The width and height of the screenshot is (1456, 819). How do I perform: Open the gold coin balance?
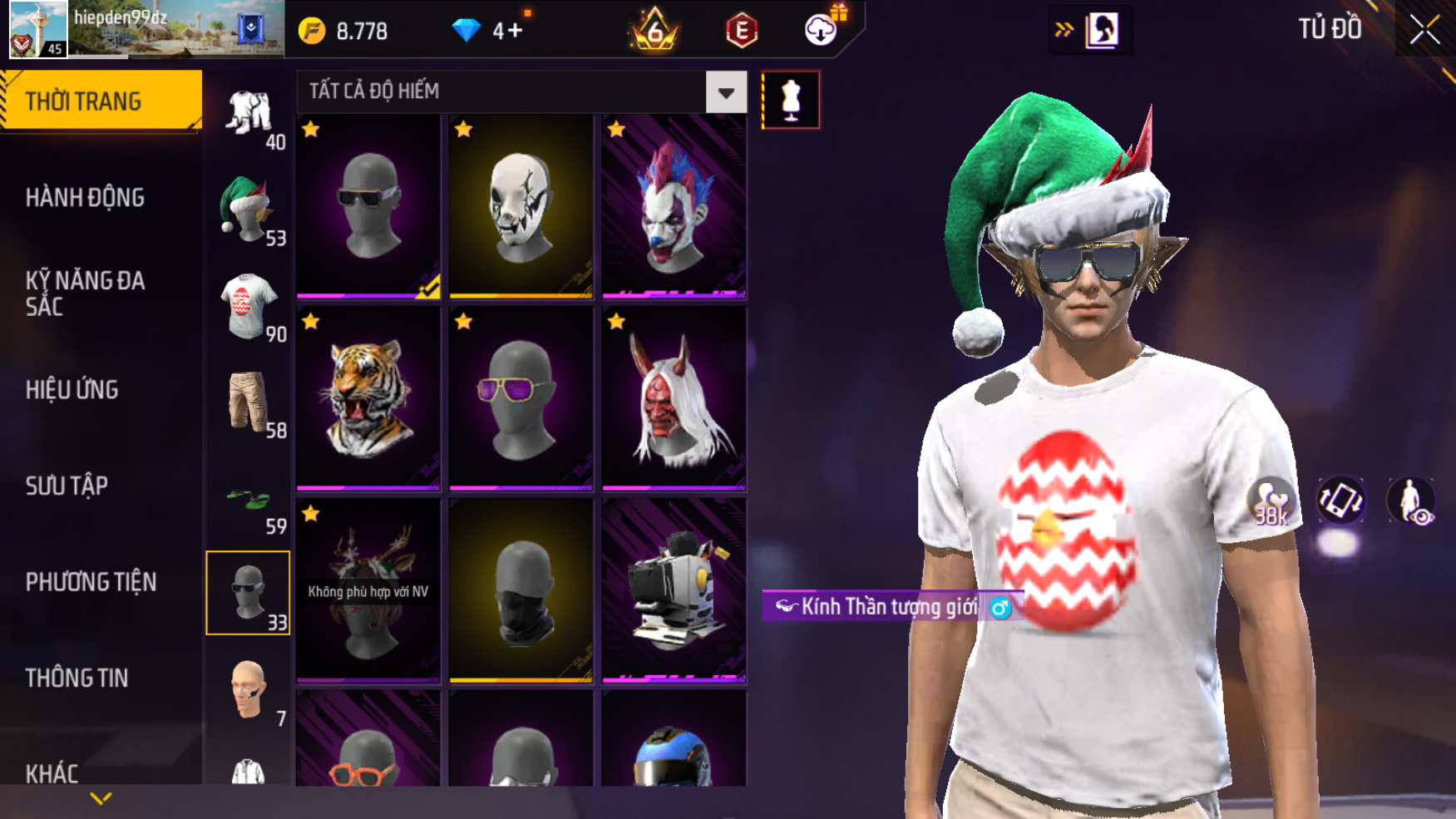click(x=344, y=32)
